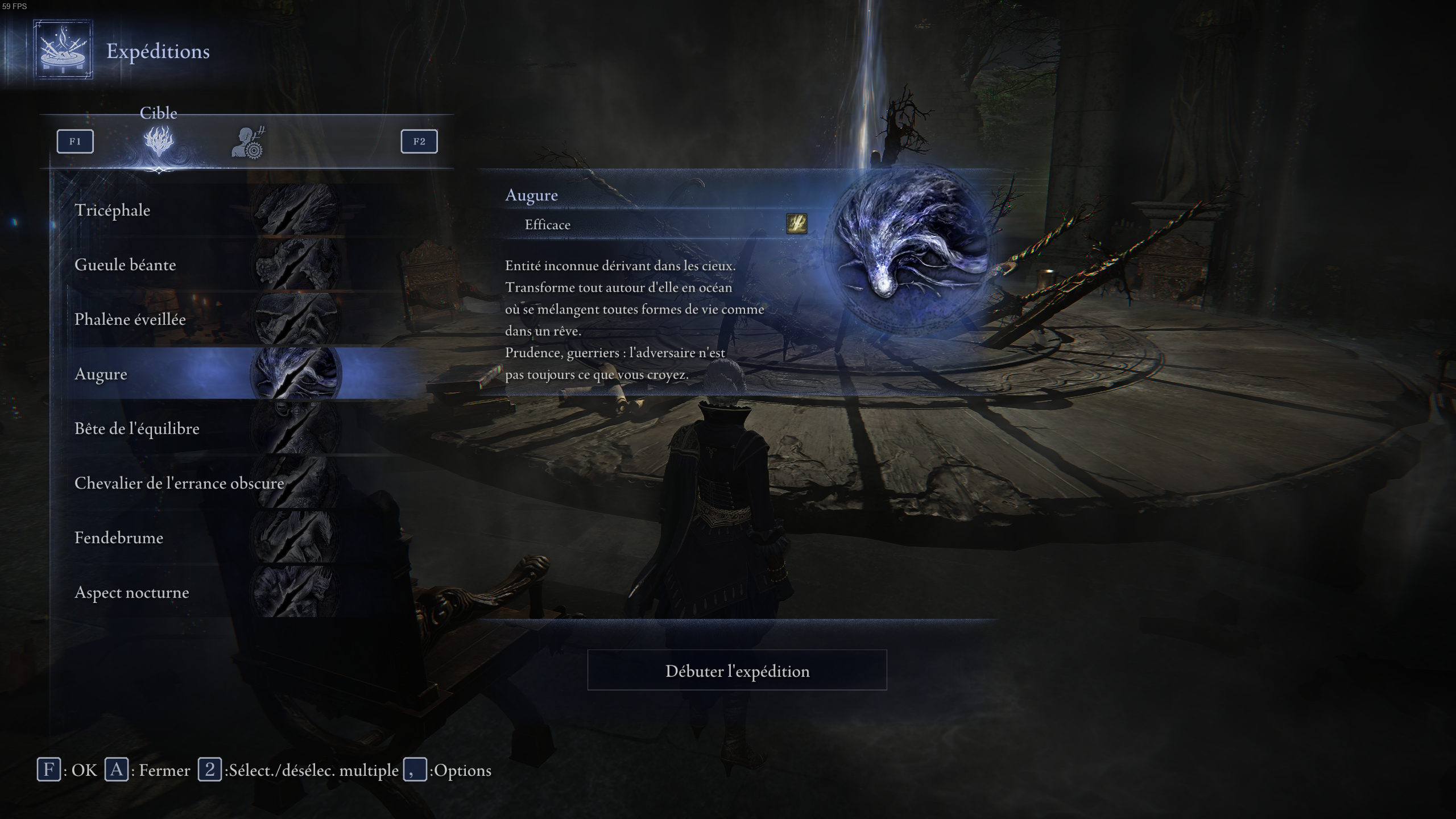Select the Tricéphale boss icon
Viewport: 1456px width, 819px height.
click(296, 210)
